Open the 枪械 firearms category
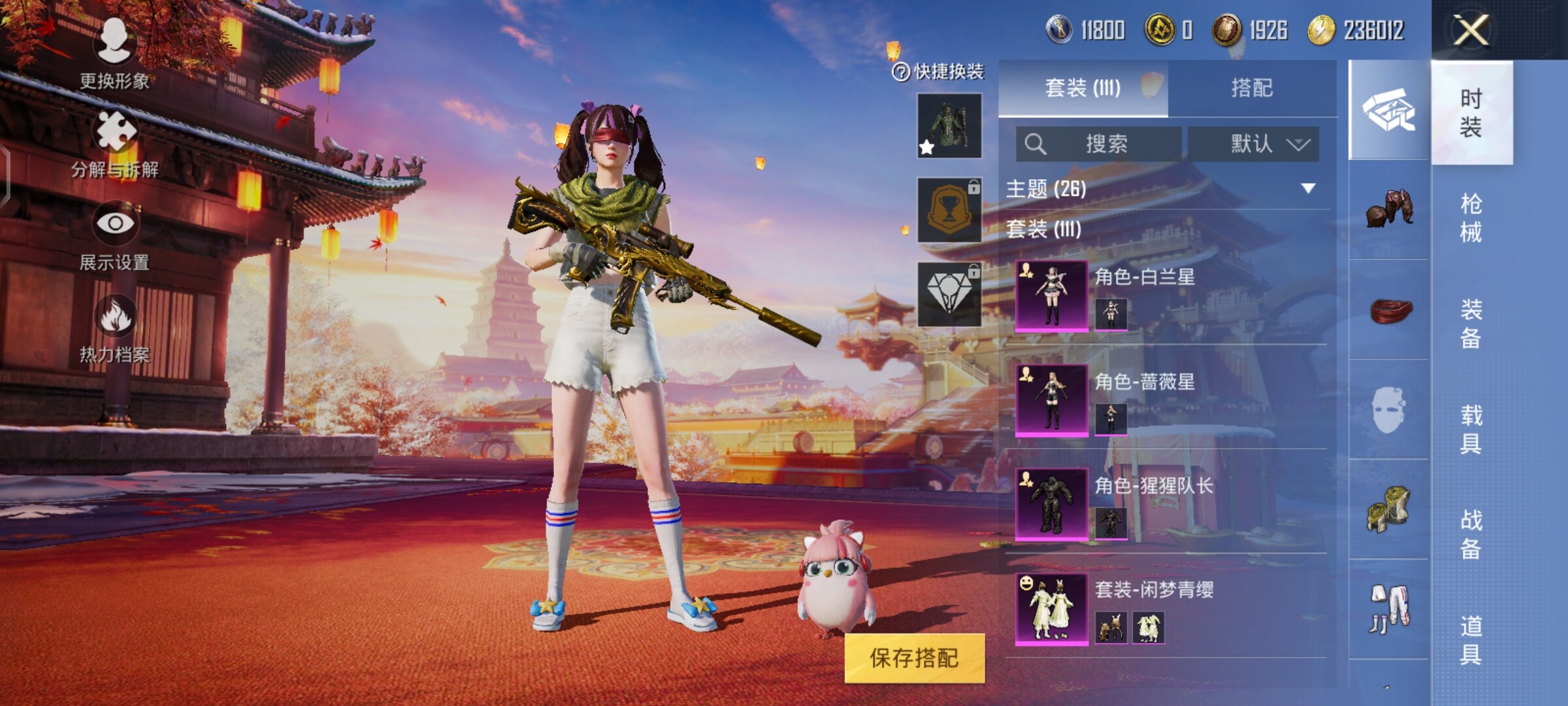Viewport: 1568px width, 706px height. point(1471,218)
